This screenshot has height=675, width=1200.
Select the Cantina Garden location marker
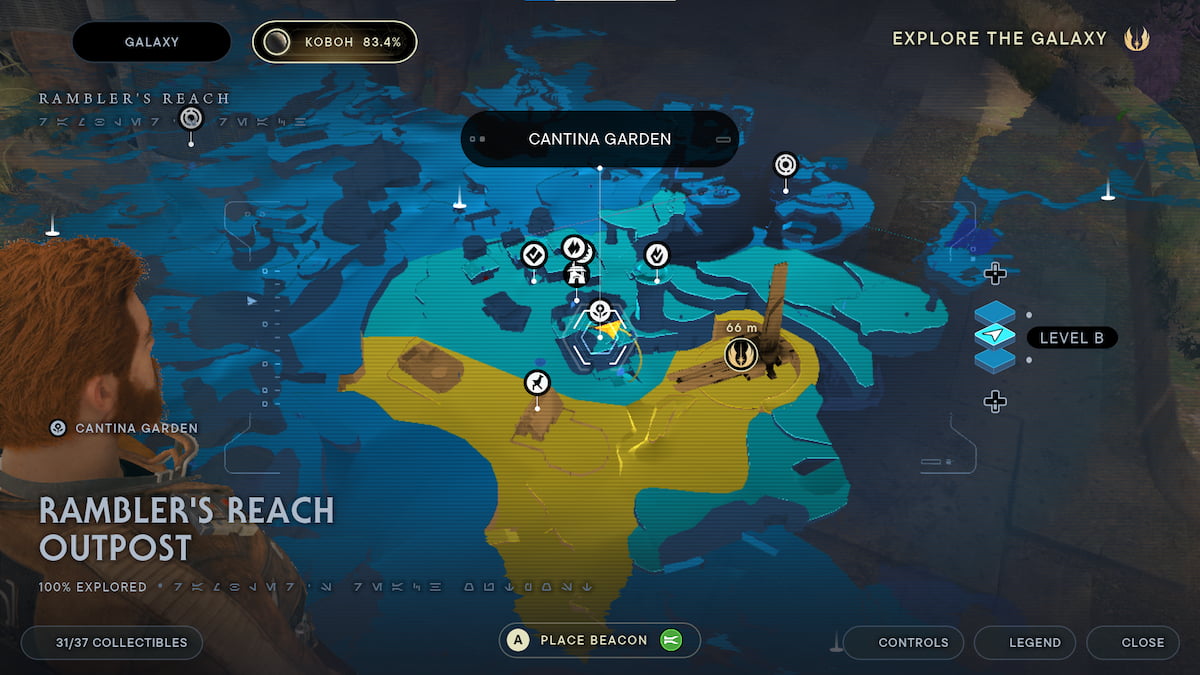click(600, 310)
